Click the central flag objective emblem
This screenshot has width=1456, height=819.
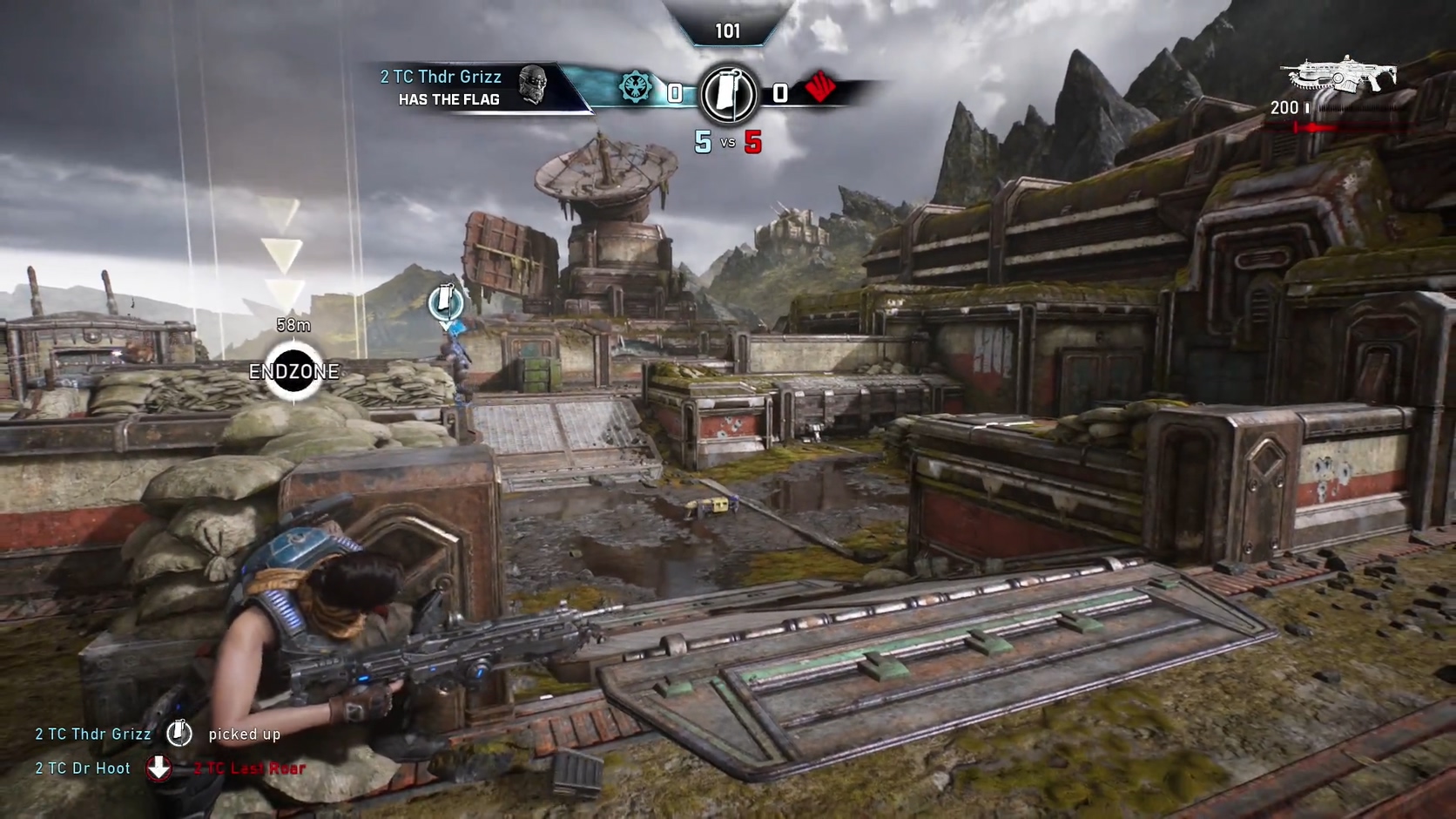click(x=729, y=93)
